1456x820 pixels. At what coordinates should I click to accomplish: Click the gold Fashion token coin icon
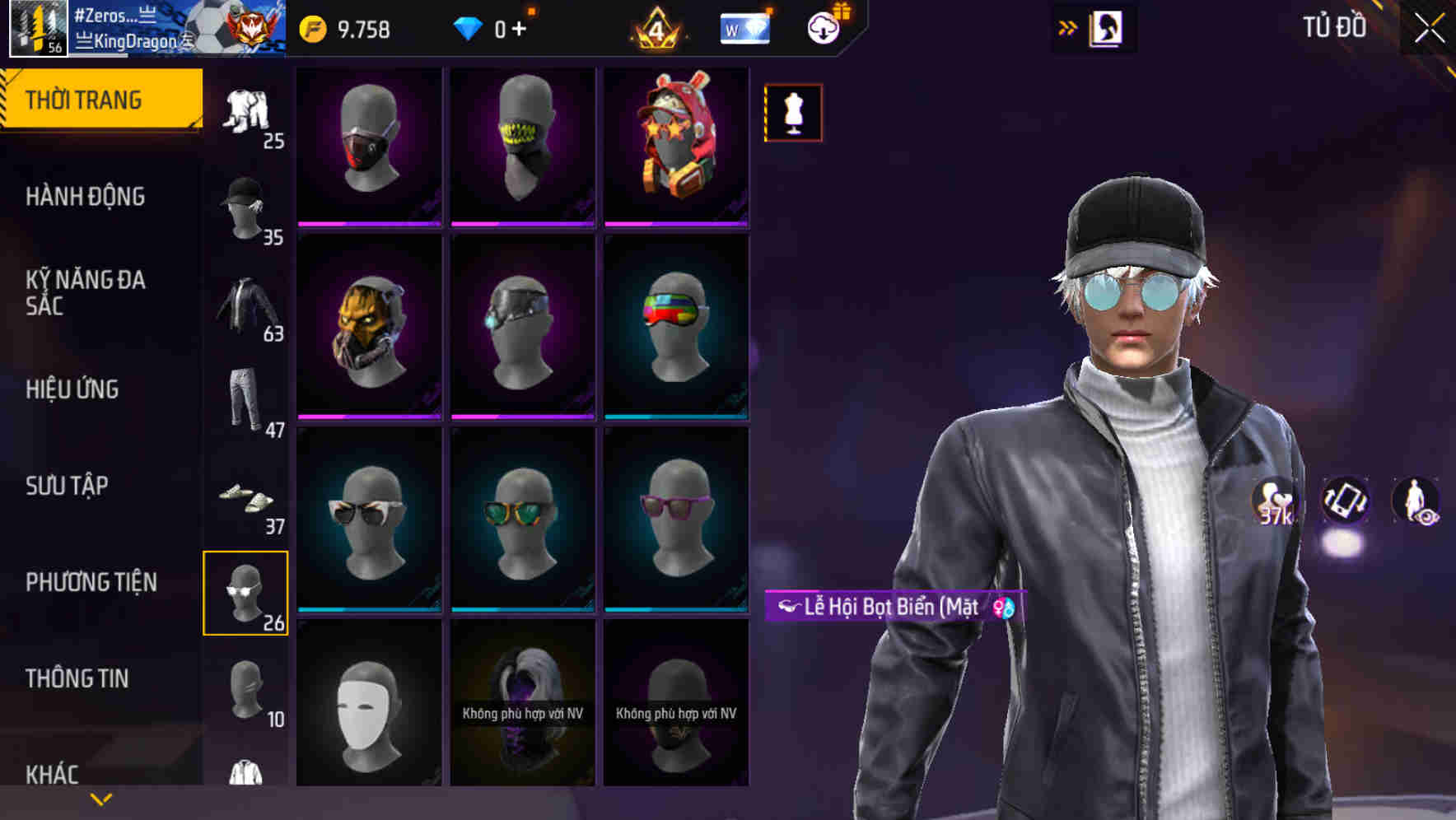pyautogui.click(x=313, y=26)
